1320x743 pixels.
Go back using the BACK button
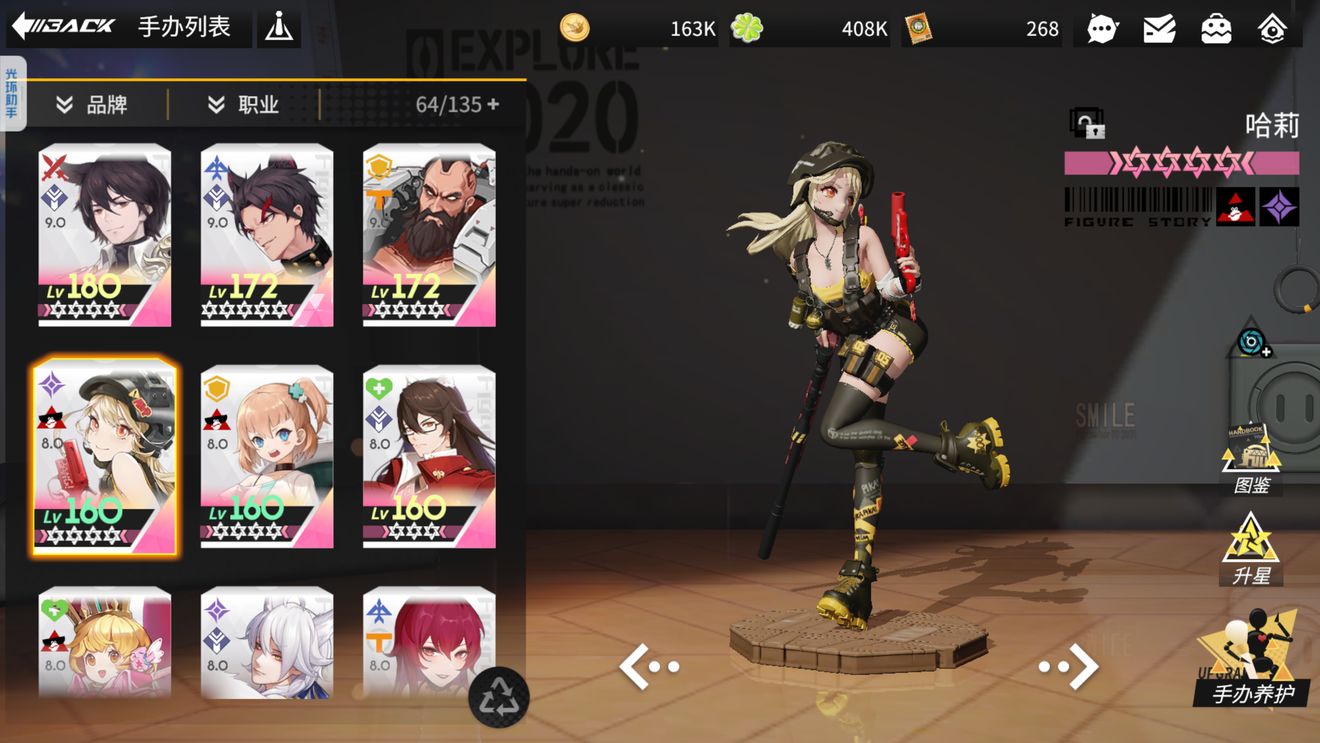tap(63, 26)
